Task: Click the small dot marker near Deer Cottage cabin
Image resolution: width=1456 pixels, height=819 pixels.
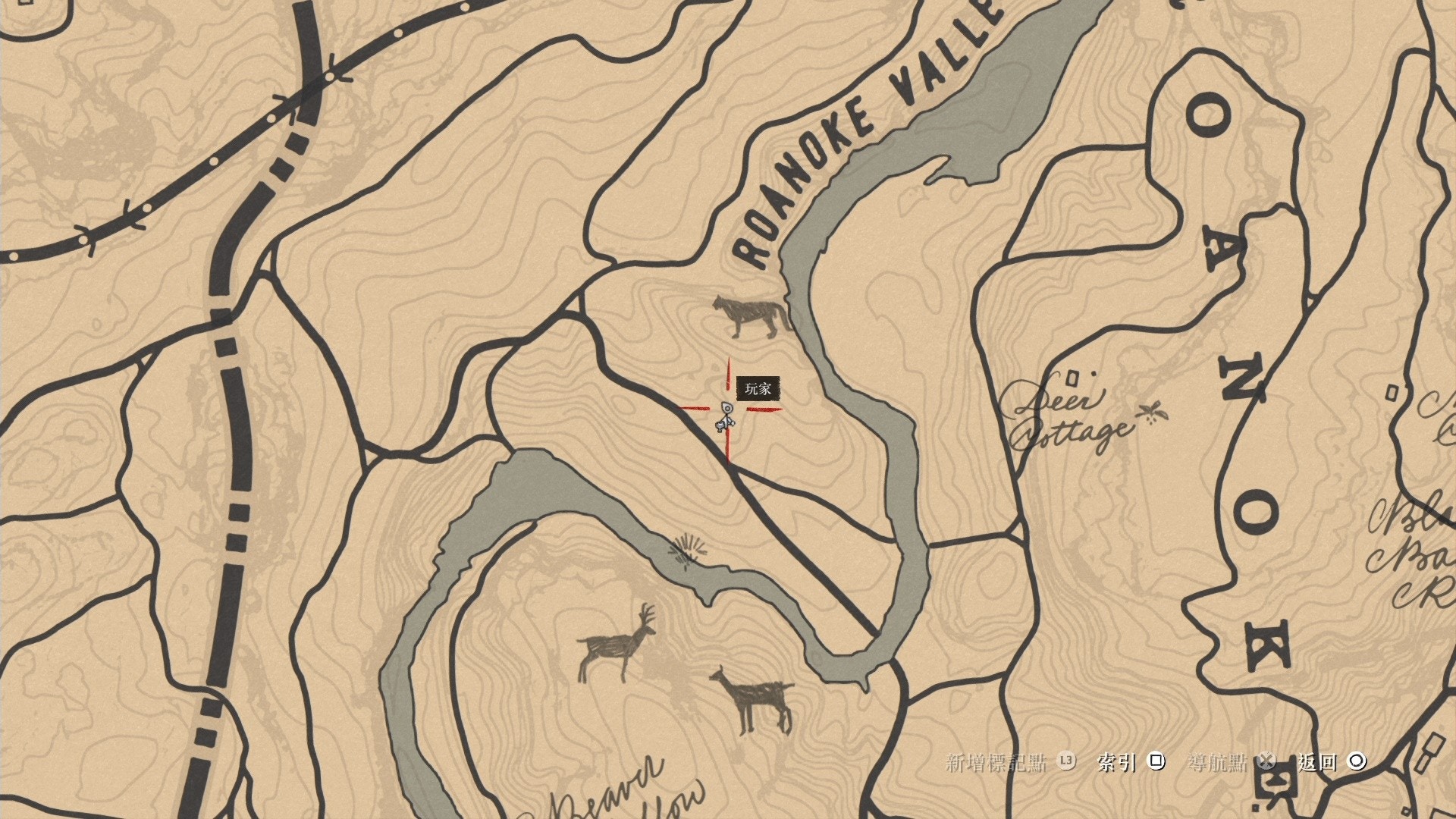Action: pos(1094,374)
